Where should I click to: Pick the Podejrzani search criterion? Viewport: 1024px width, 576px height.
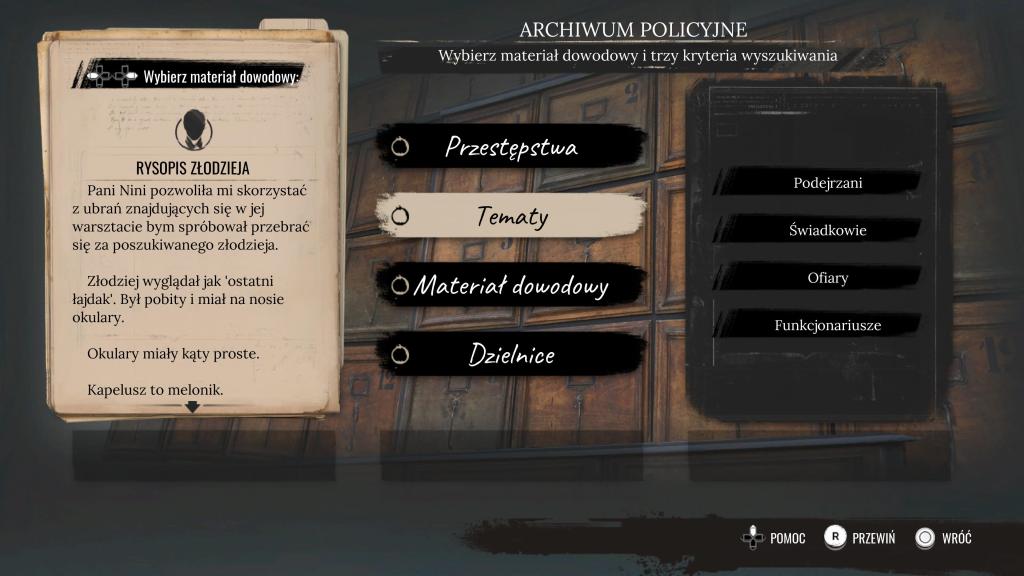[827, 183]
